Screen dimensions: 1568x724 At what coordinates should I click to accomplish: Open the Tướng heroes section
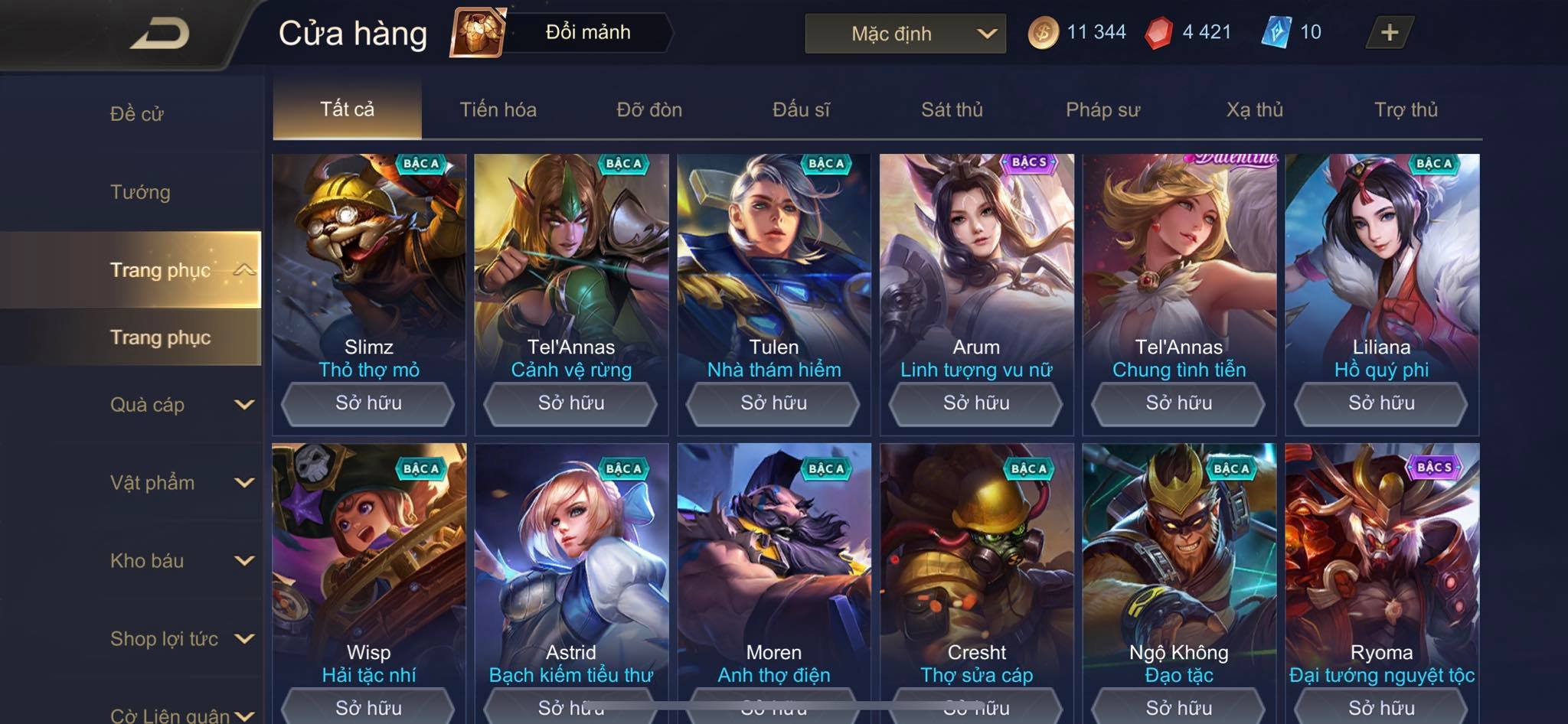coord(140,192)
